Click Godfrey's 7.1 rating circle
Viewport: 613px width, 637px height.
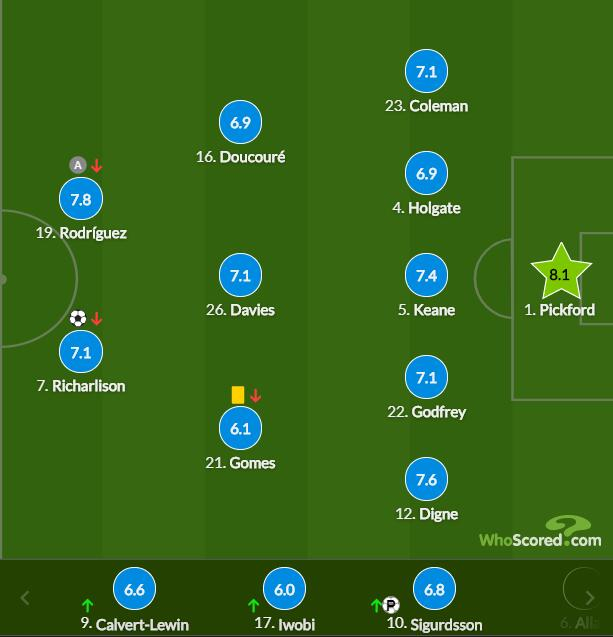click(426, 378)
